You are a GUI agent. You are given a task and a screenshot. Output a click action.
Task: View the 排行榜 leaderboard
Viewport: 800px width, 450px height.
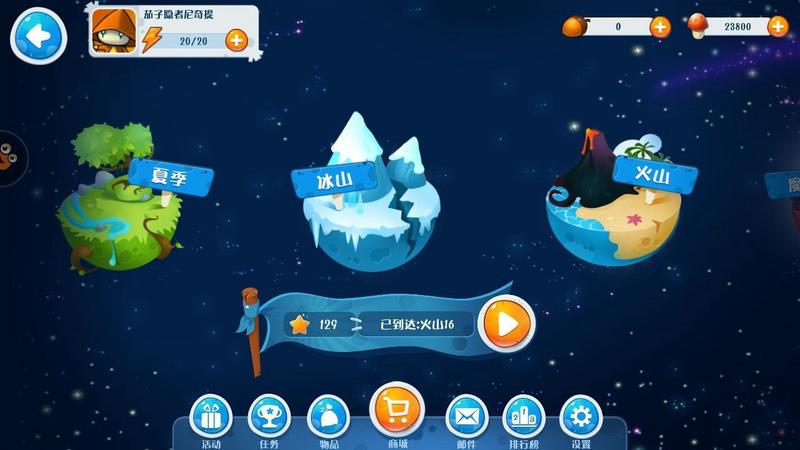(523, 416)
